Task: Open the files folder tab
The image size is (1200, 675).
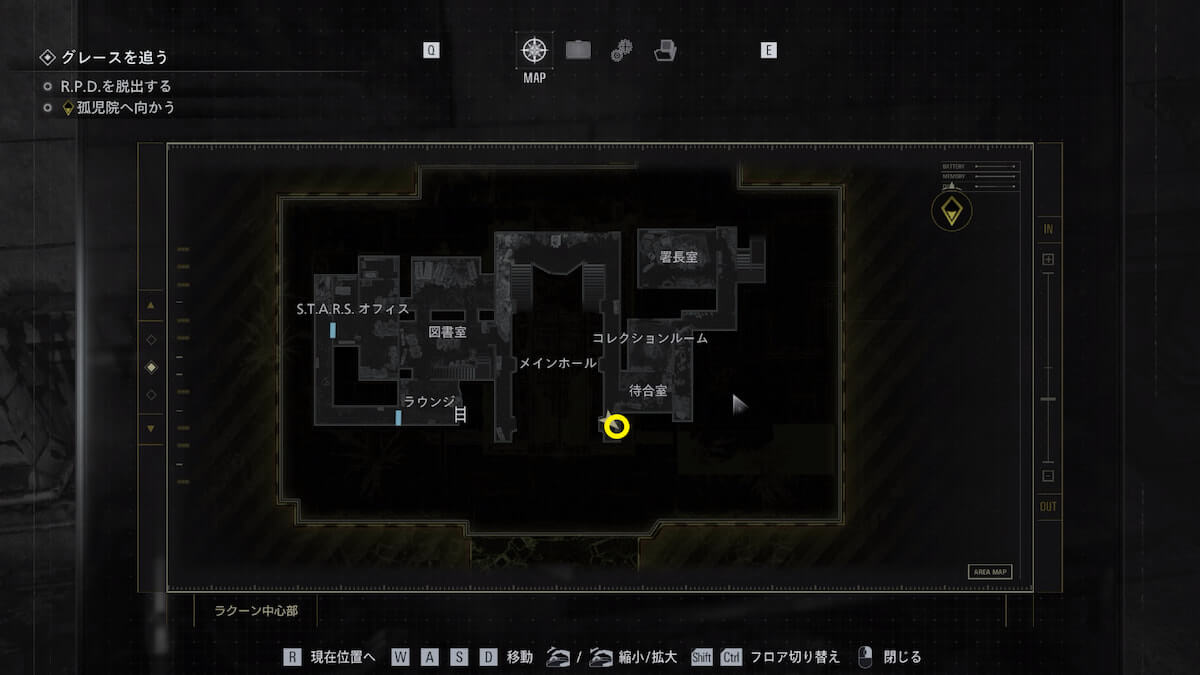Action: coord(665,50)
